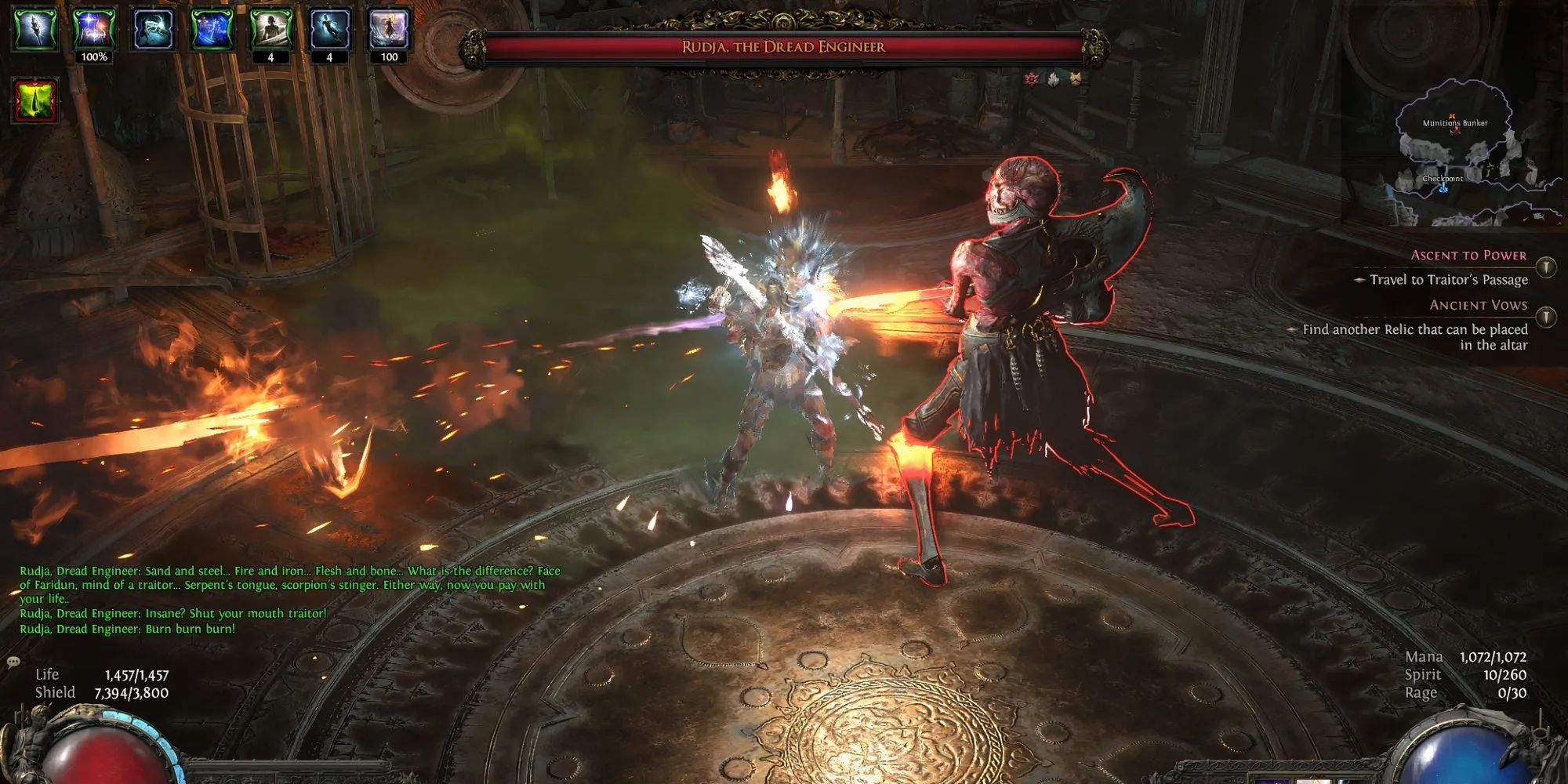Toggle the Ancient Vows quest pin
The width and height of the screenshot is (1568, 784).
[1545, 317]
